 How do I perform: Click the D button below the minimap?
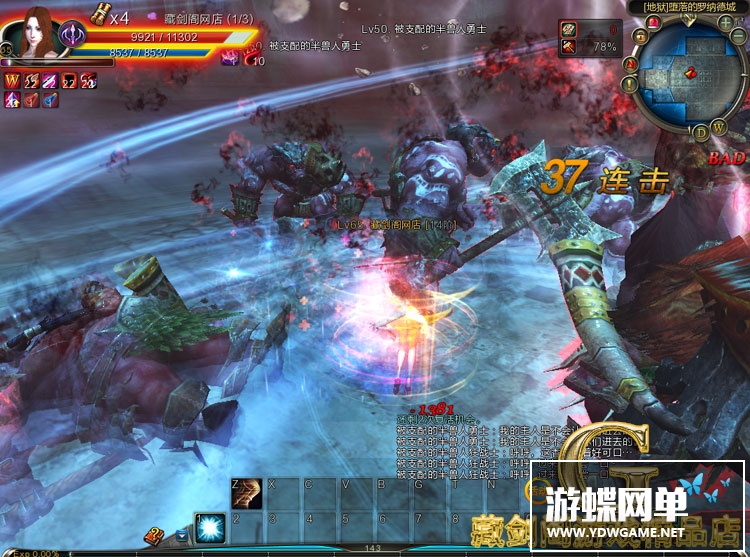tap(701, 133)
